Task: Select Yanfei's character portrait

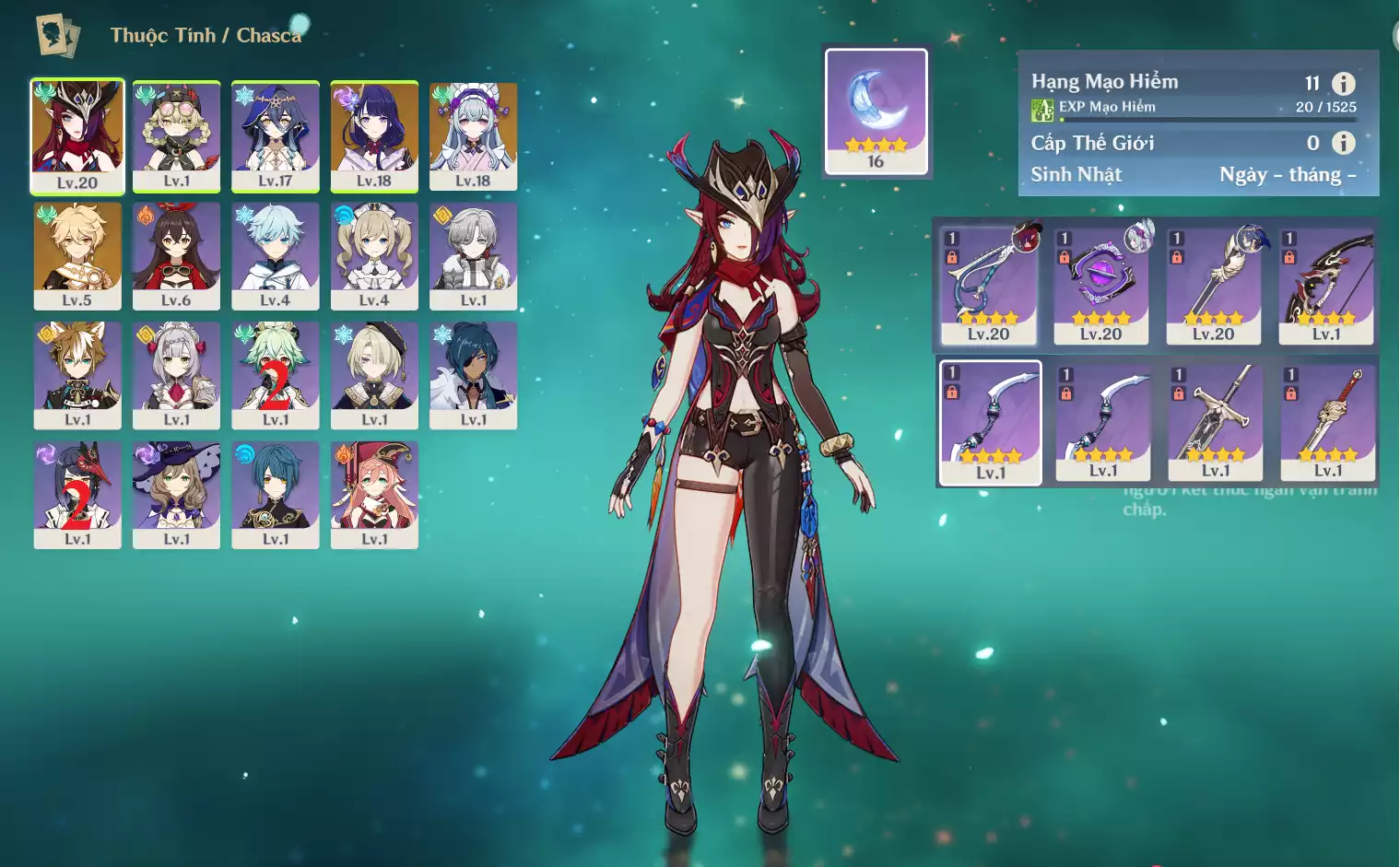Action: (374, 495)
